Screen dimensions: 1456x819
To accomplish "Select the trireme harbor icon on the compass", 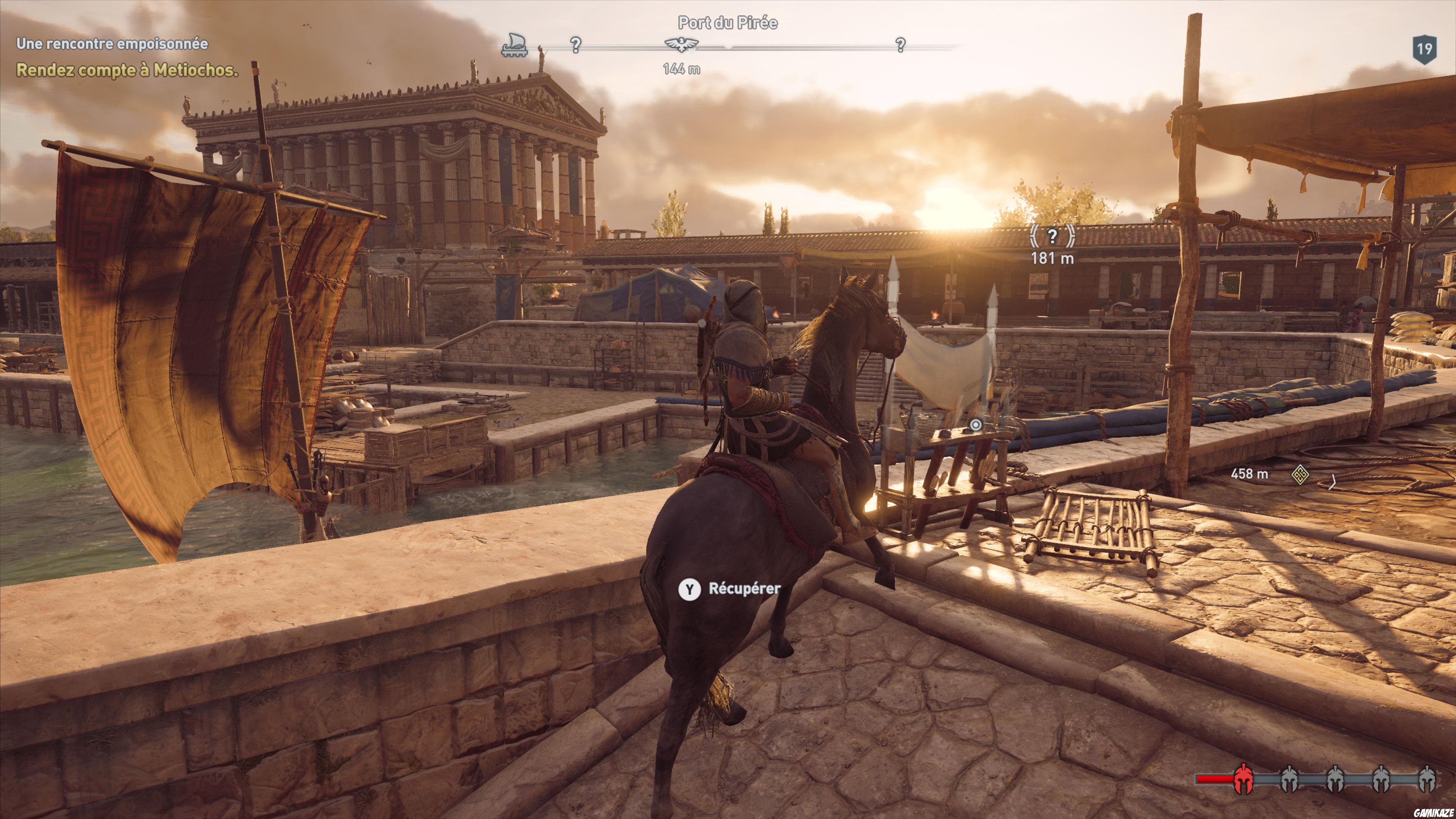I will pyautogui.click(x=514, y=46).
